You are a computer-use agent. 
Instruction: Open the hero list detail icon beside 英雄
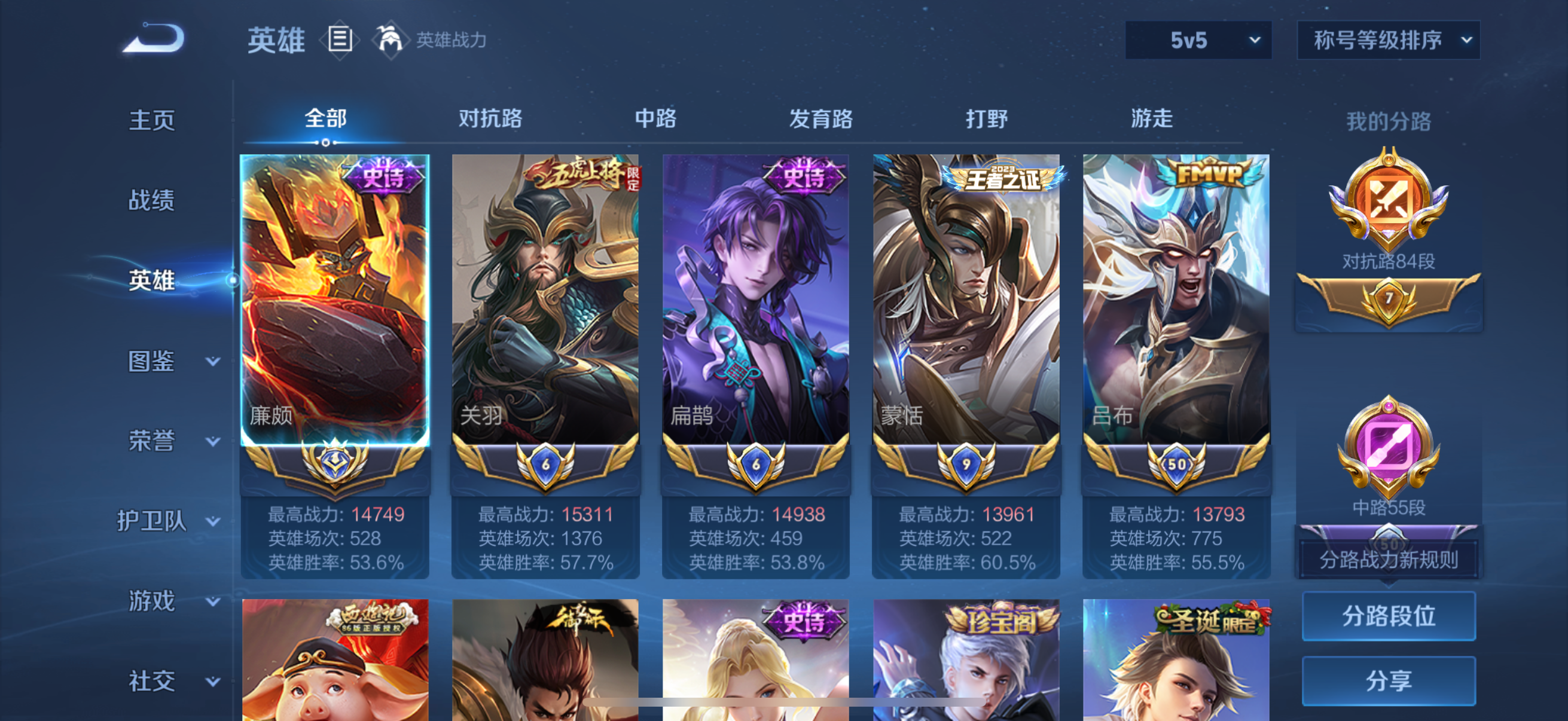coord(339,39)
